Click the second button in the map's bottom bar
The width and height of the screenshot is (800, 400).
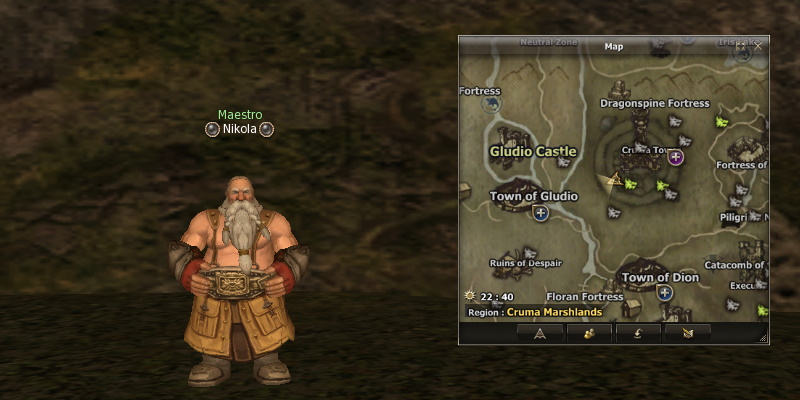pyautogui.click(x=589, y=333)
